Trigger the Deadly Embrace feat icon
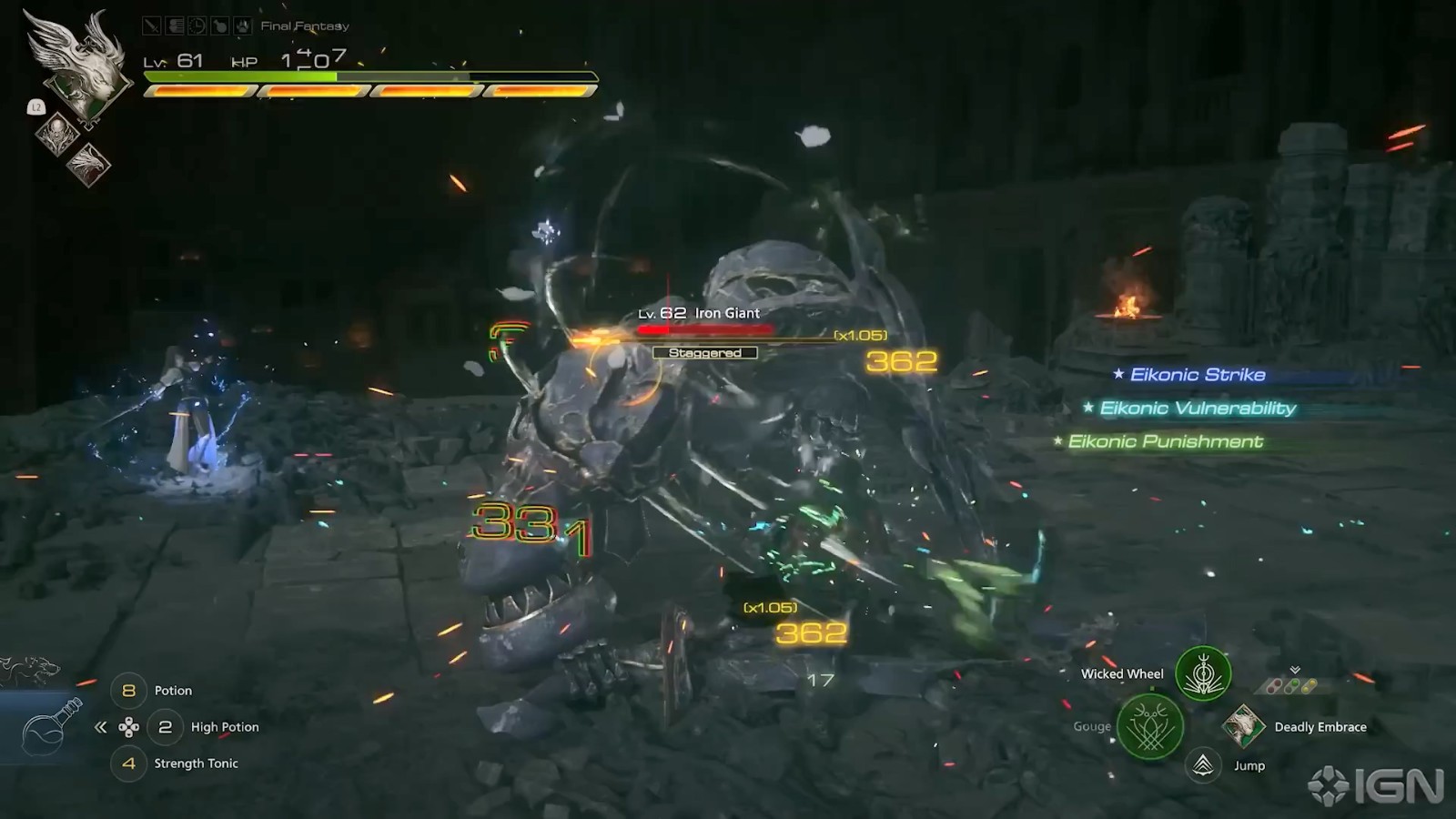The width and height of the screenshot is (1456, 819). pyautogui.click(x=1242, y=726)
